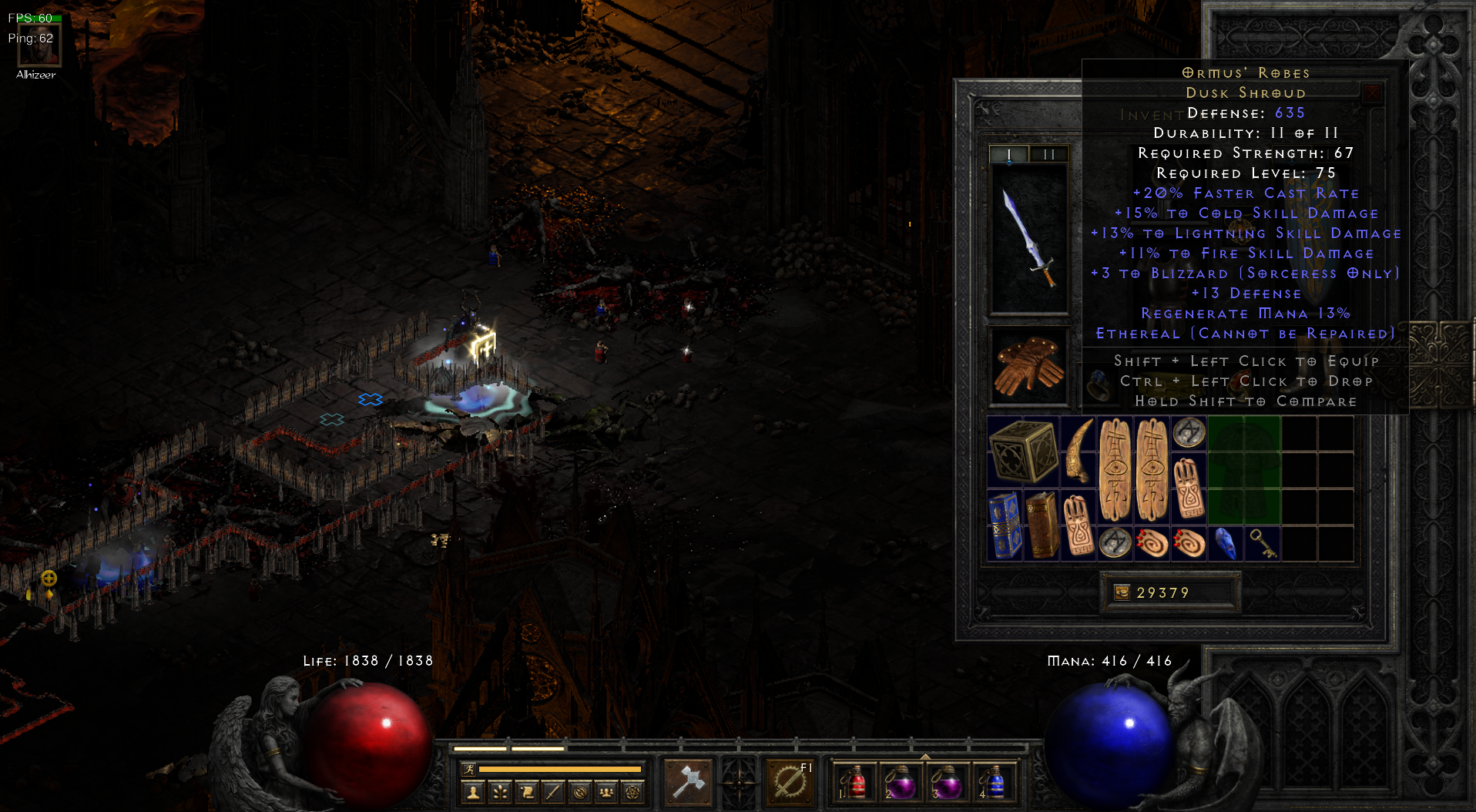Screen dimensions: 1476x812
Task: Drink the red potion in belt slot 1
Action: [x=857, y=783]
